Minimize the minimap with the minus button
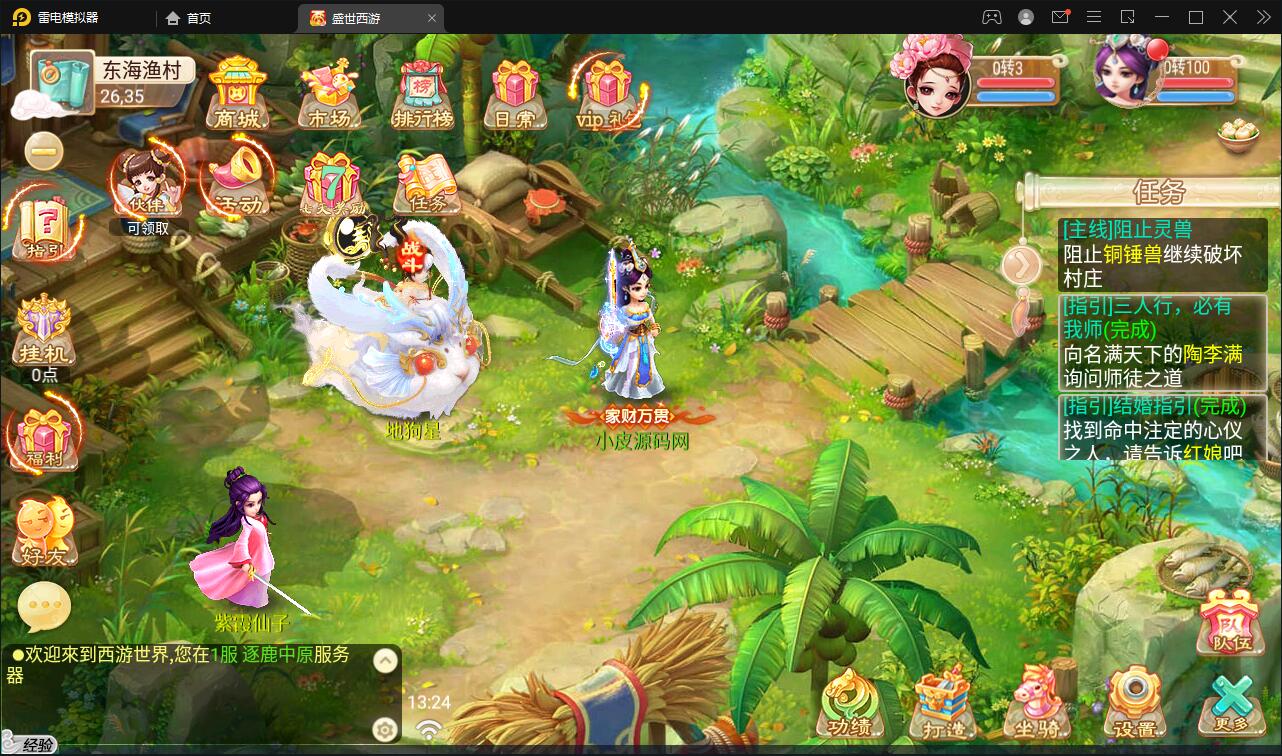 point(42,150)
